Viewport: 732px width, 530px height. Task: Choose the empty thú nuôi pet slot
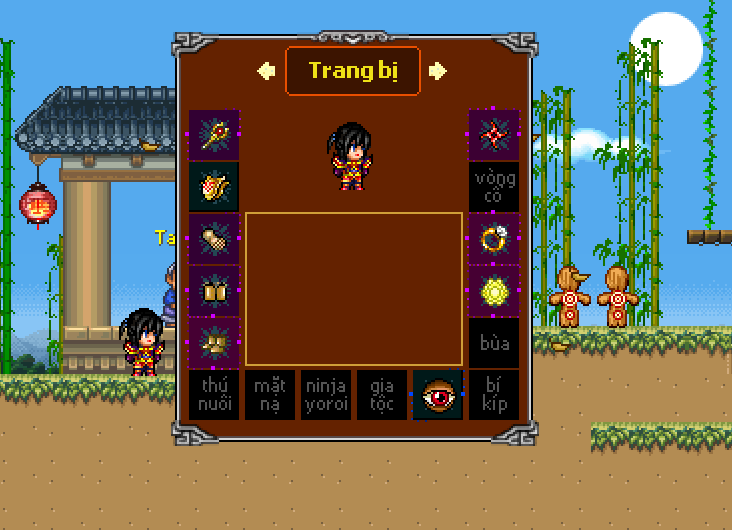[214, 395]
